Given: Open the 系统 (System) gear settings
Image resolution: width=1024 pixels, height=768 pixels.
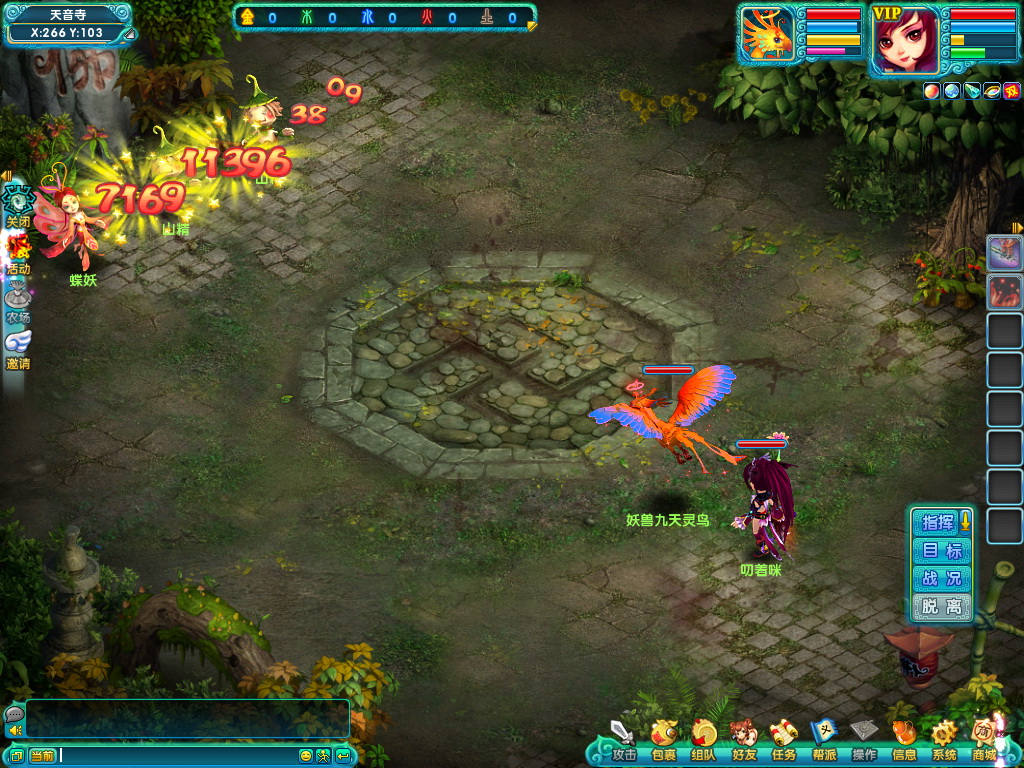Looking at the screenshot, I should [943, 738].
